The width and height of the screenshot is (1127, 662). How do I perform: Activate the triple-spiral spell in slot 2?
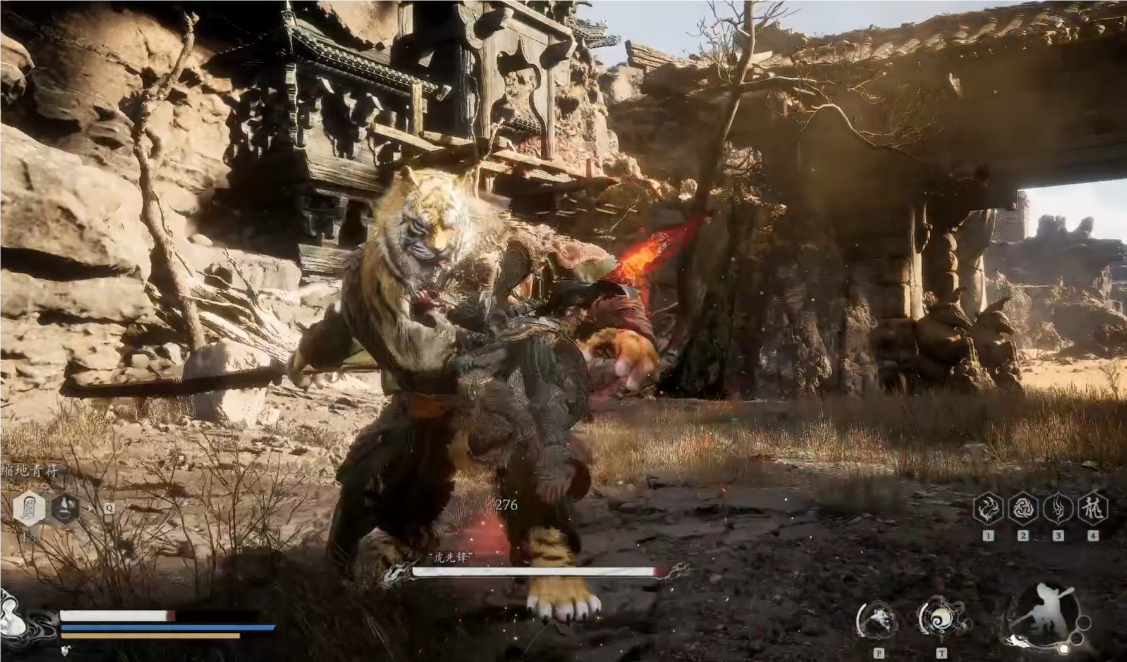(x=1023, y=509)
